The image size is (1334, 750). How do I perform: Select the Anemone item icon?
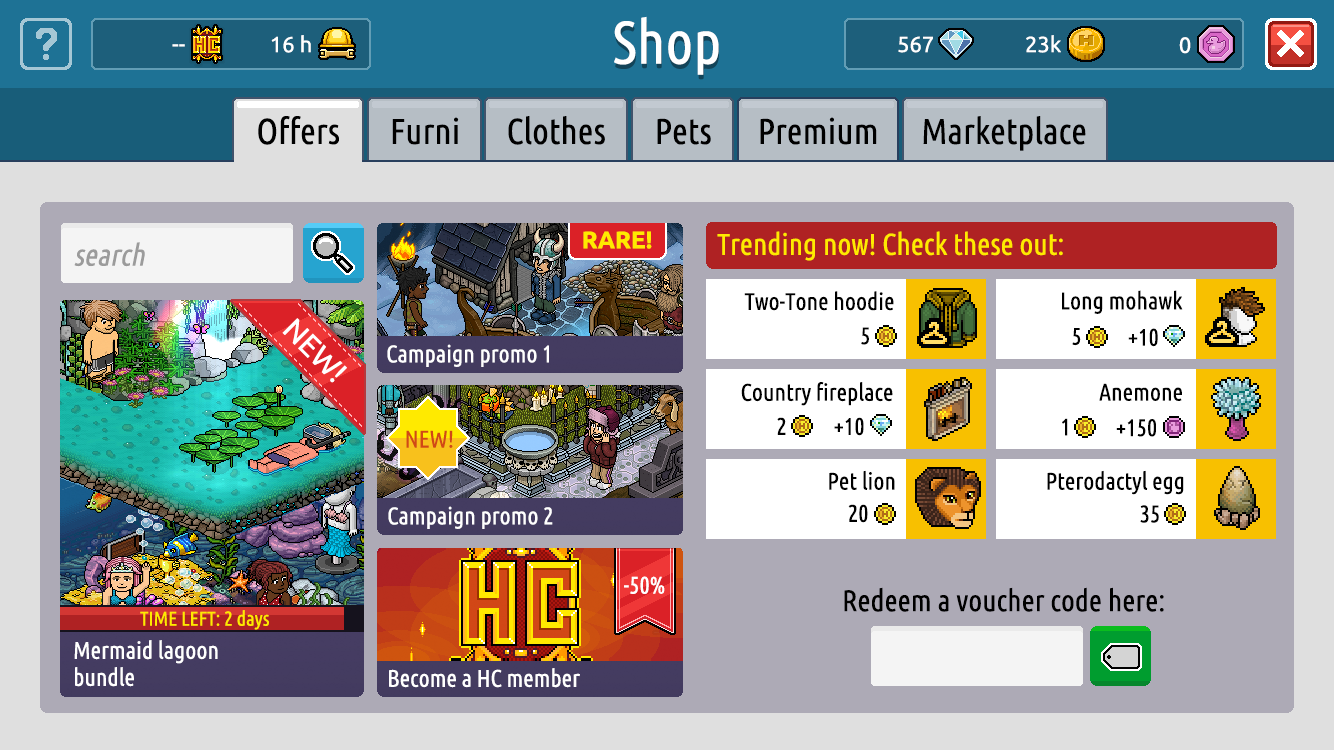(x=1236, y=409)
